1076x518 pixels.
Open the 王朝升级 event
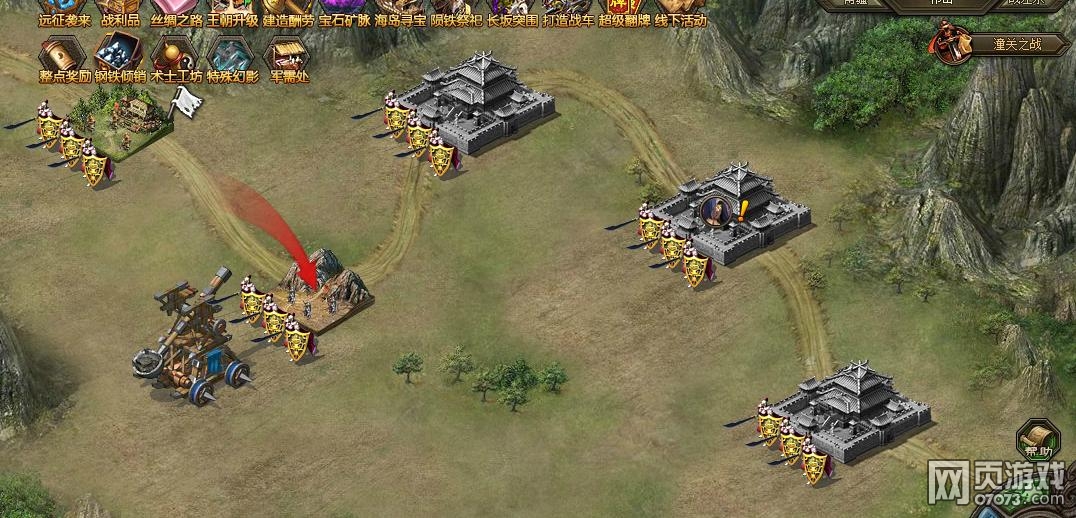click(232, 10)
